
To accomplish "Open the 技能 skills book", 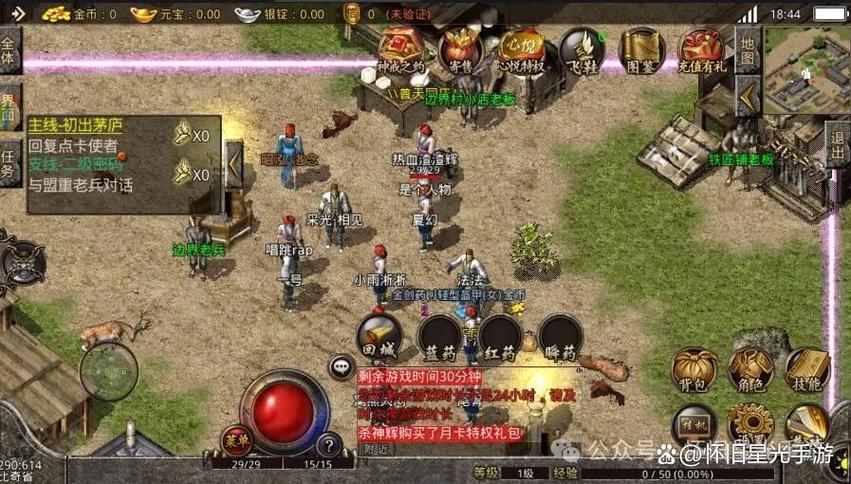I will (806, 369).
